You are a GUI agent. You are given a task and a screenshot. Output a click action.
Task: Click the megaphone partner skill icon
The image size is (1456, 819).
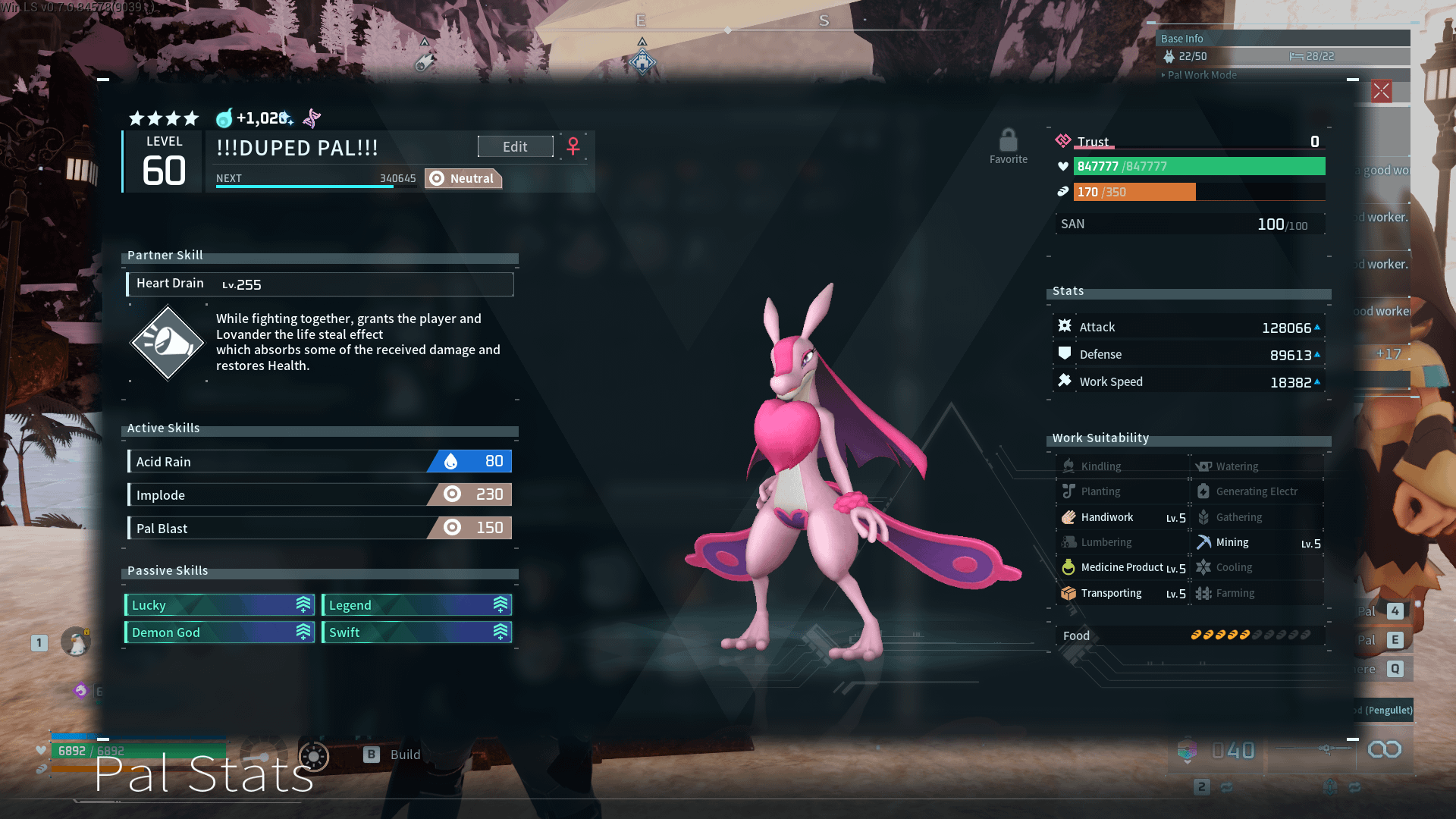point(168,343)
